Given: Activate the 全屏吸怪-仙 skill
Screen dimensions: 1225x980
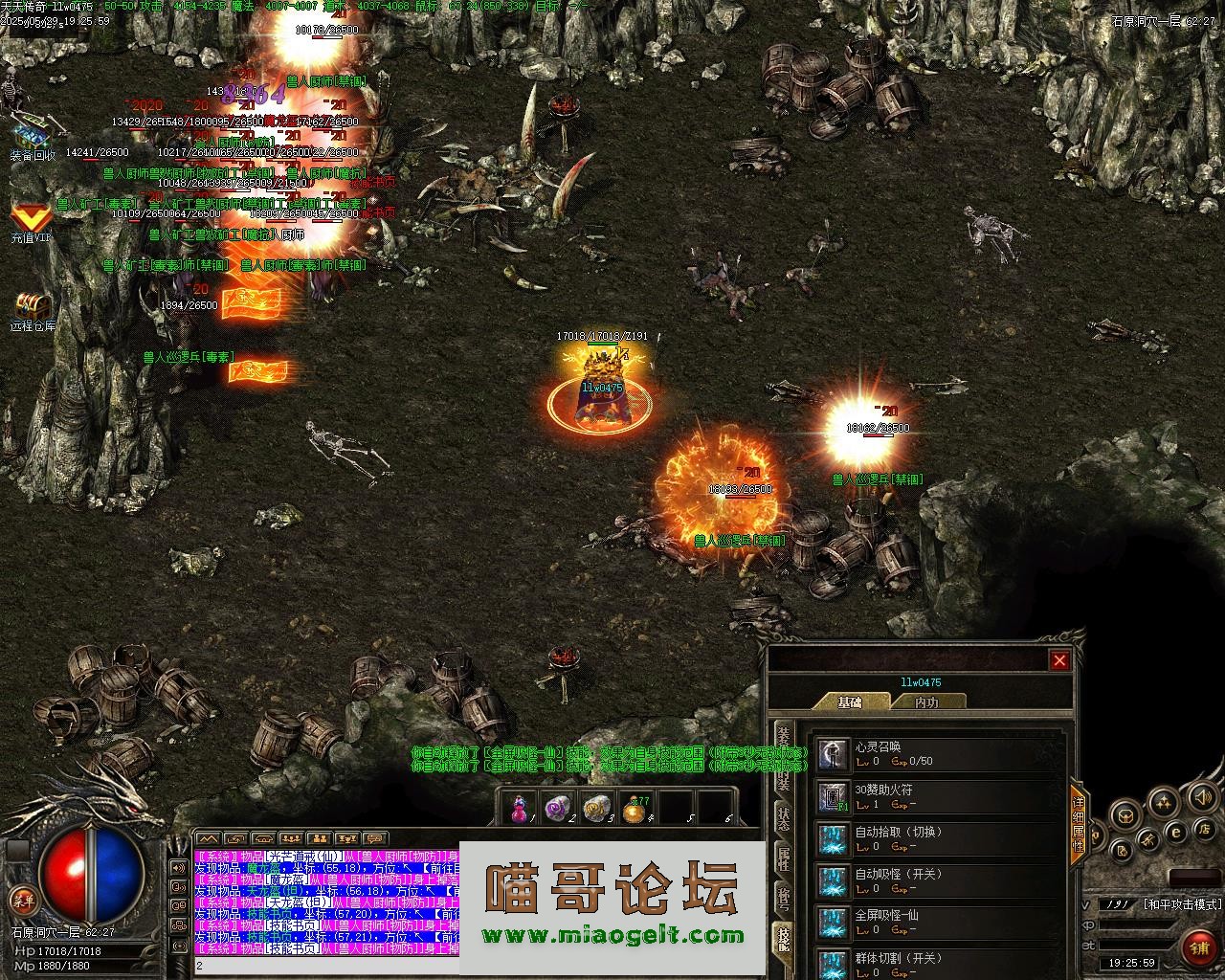Looking at the screenshot, I should point(833,924).
